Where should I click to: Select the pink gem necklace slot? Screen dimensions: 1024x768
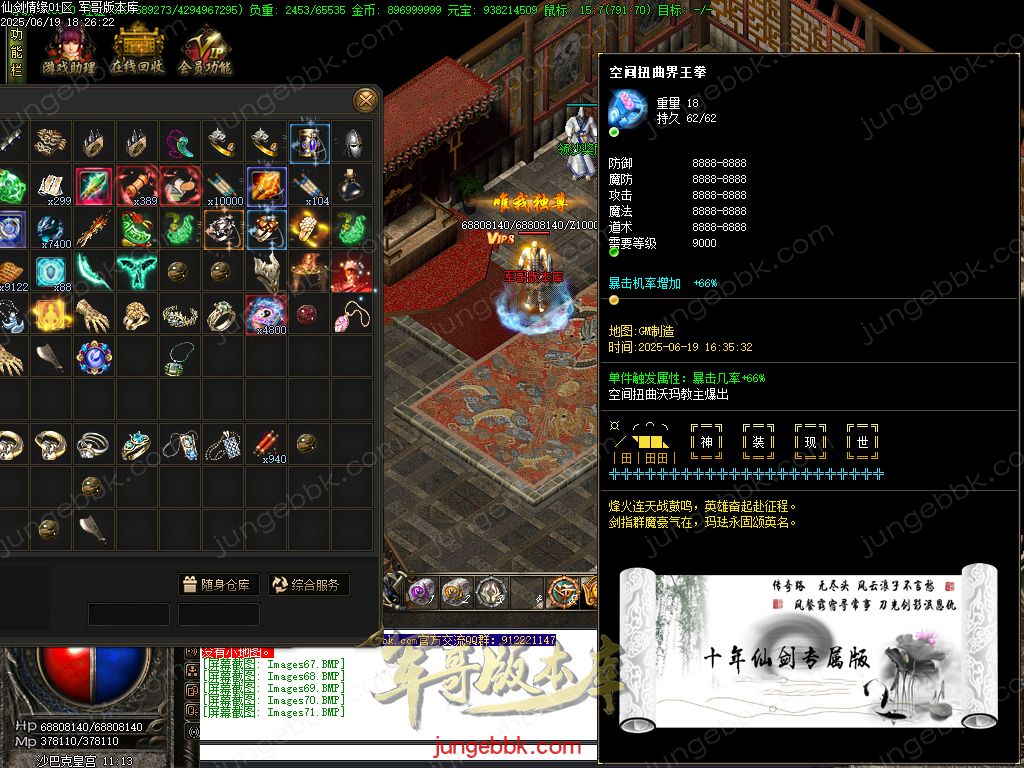[x=351, y=315]
